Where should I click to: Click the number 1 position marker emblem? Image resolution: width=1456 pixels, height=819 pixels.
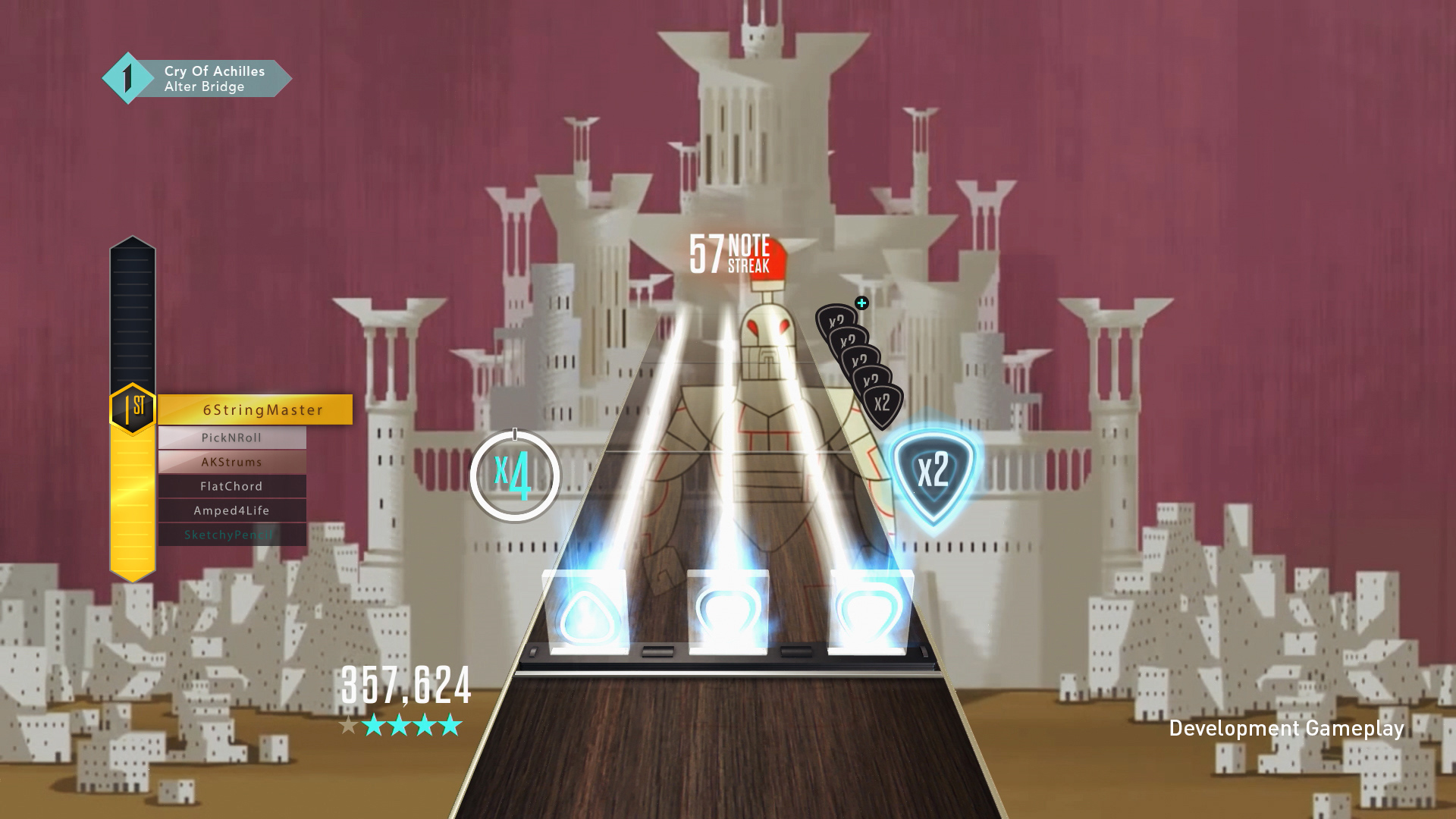click(127, 77)
